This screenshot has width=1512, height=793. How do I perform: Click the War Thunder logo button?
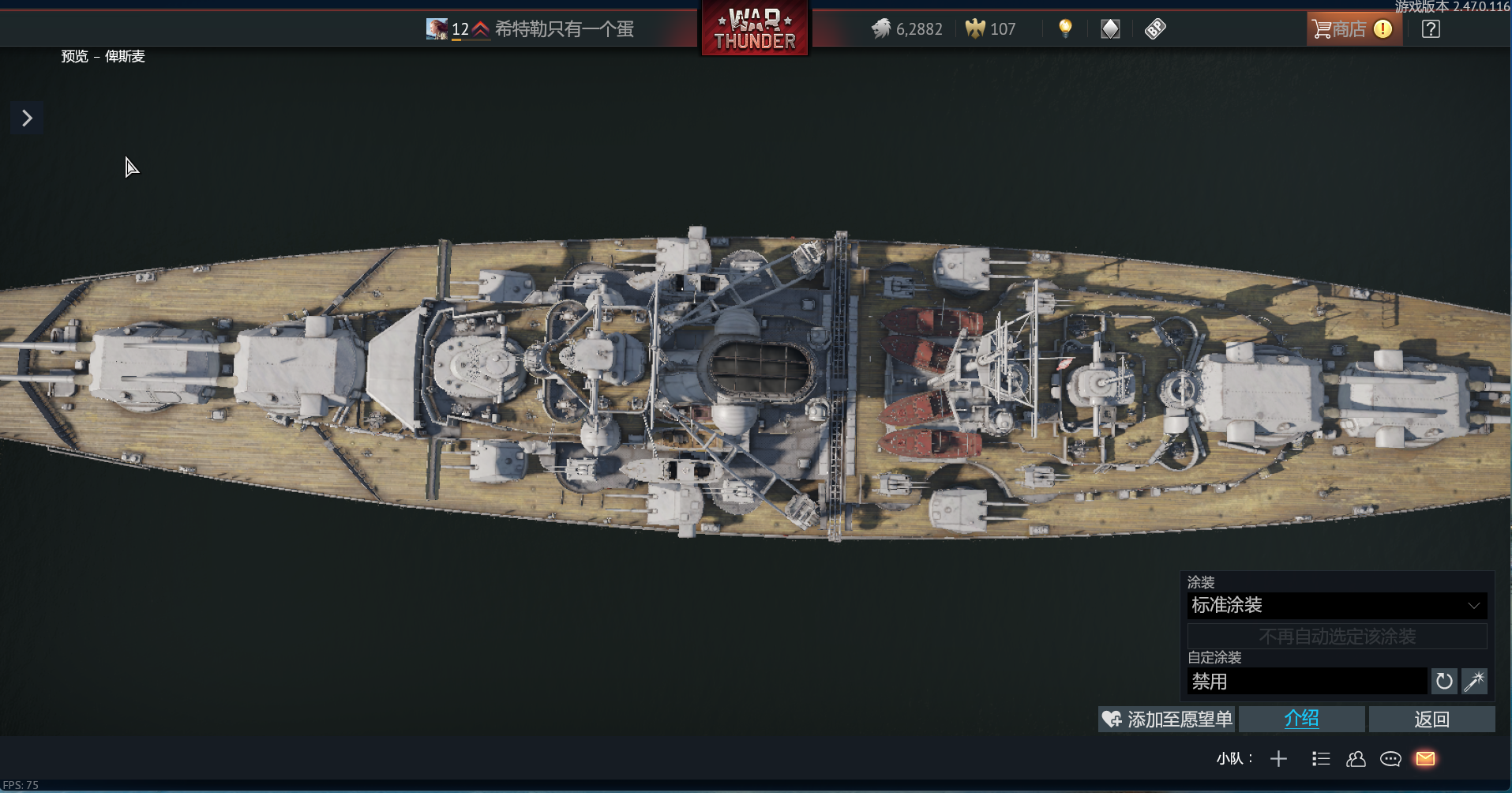pos(755,30)
